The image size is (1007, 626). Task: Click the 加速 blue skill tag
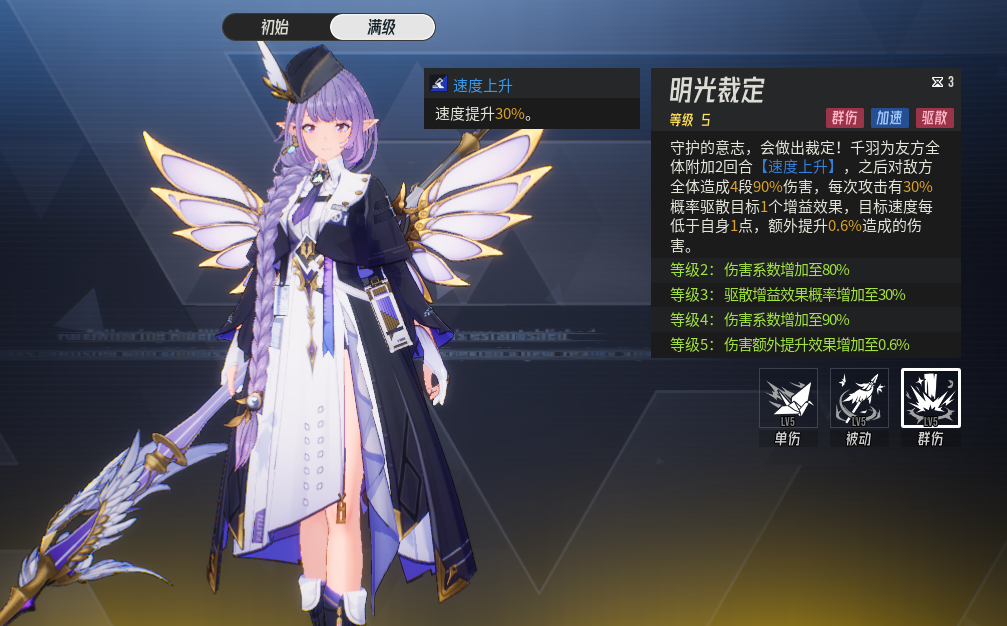(x=889, y=118)
